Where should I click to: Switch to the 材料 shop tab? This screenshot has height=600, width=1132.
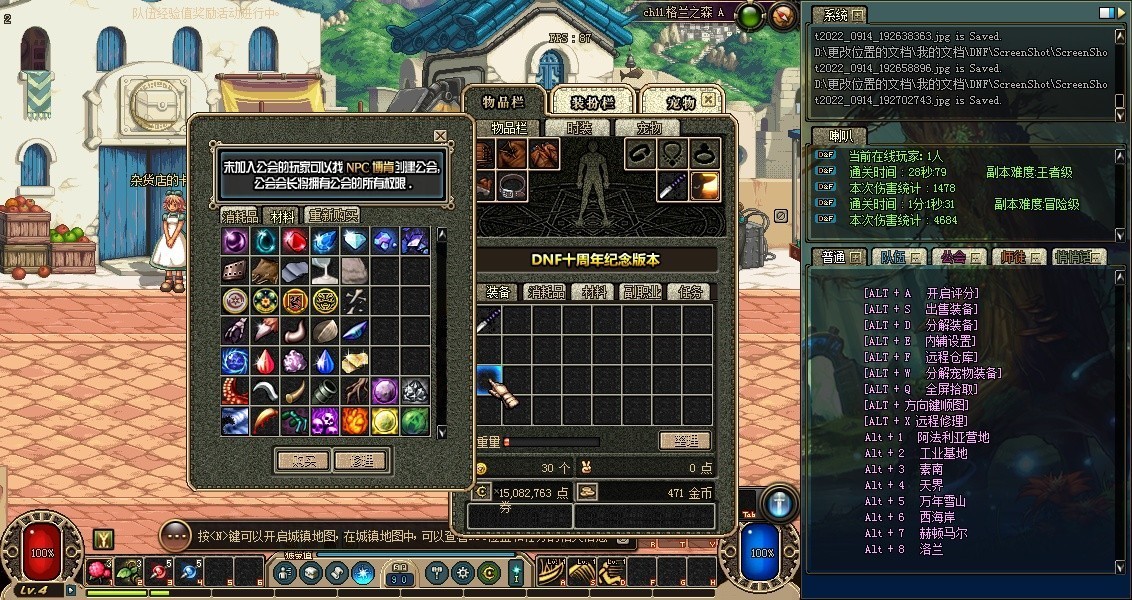click(283, 216)
